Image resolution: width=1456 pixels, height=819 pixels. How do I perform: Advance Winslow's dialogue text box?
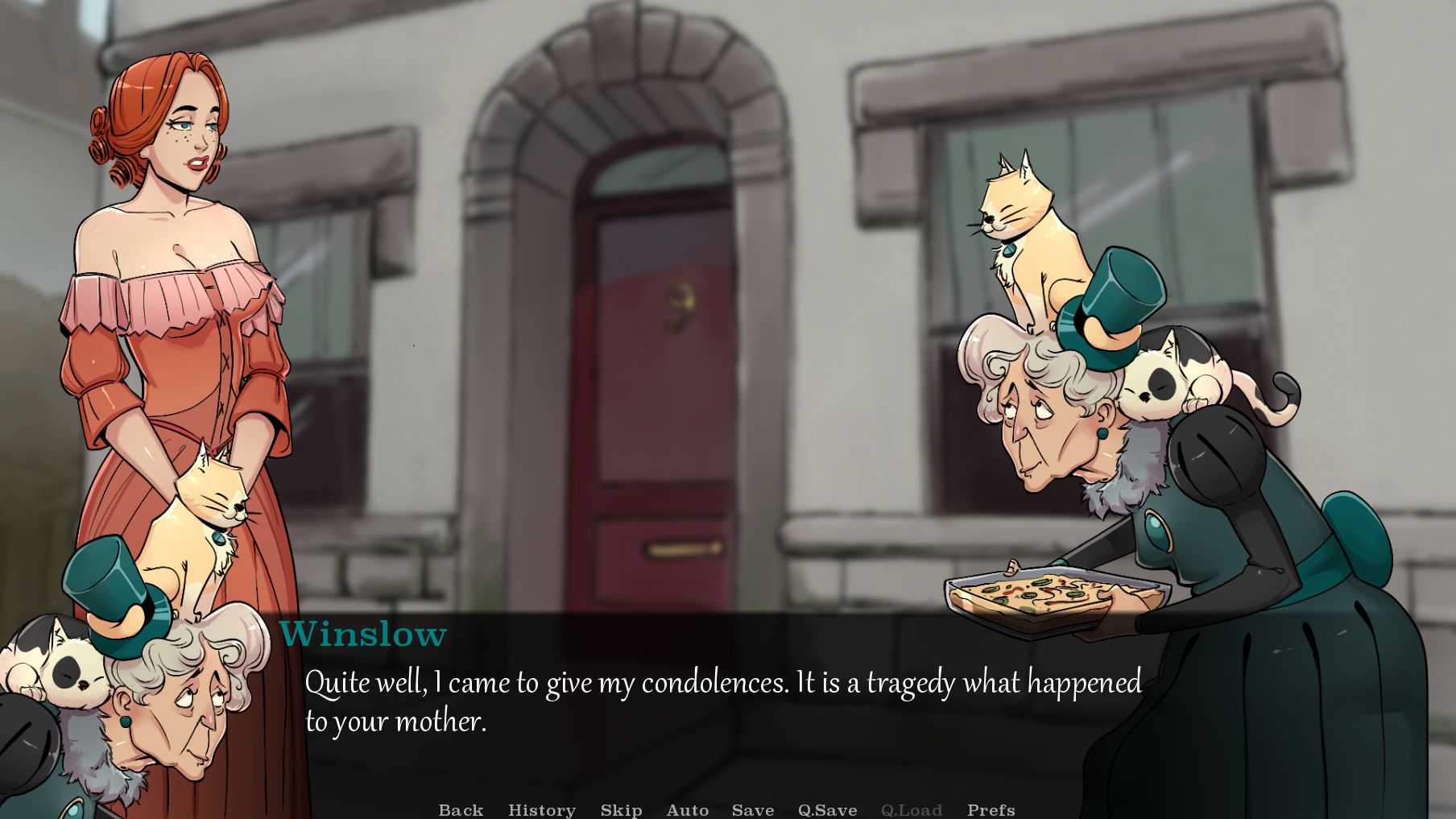(x=722, y=702)
